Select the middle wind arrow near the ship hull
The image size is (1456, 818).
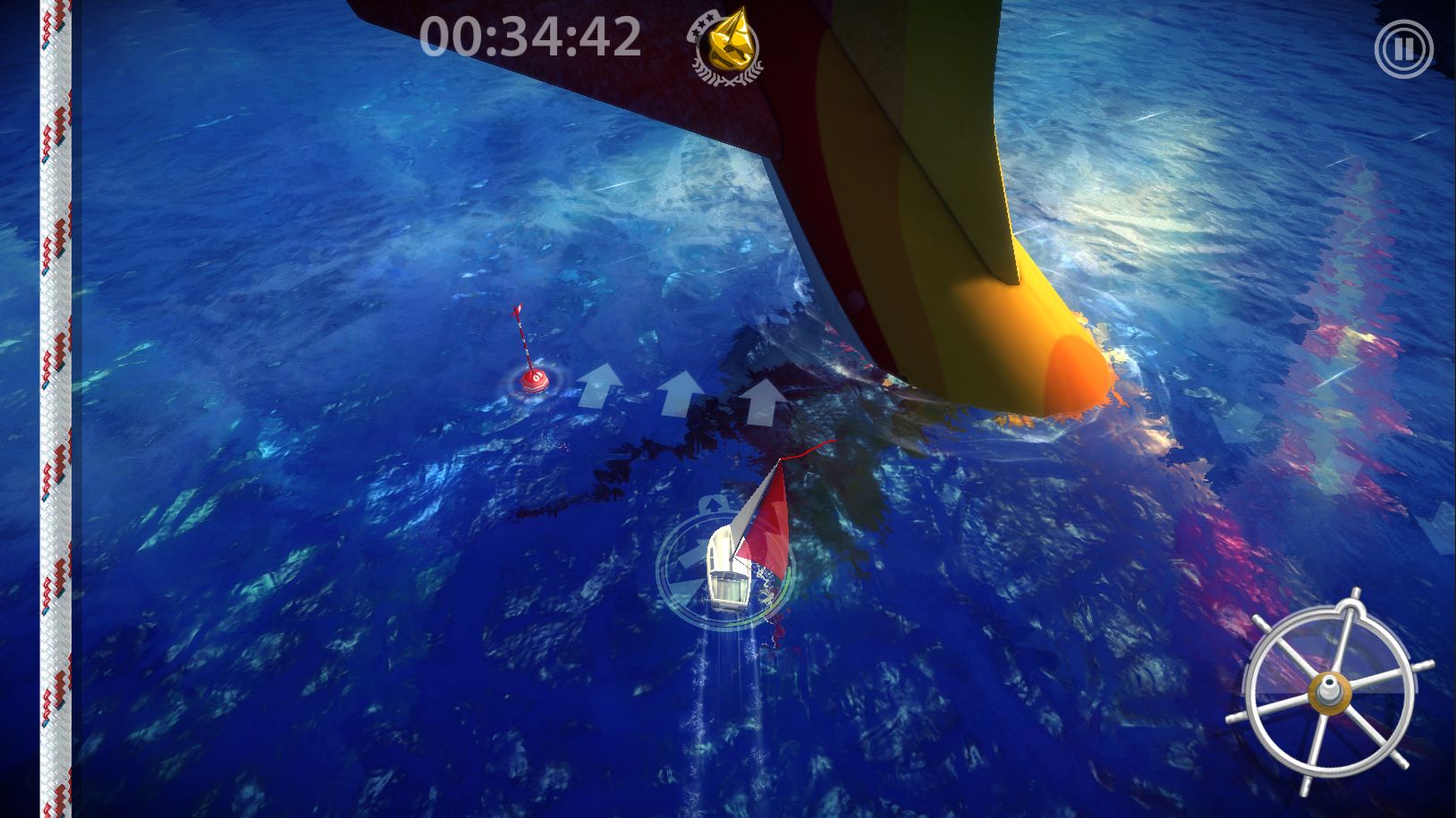(x=681, y=394)
